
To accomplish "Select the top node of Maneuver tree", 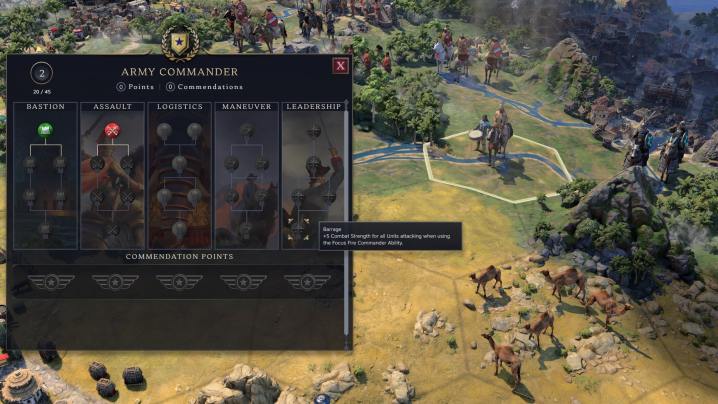I will (x=246, y=131).
